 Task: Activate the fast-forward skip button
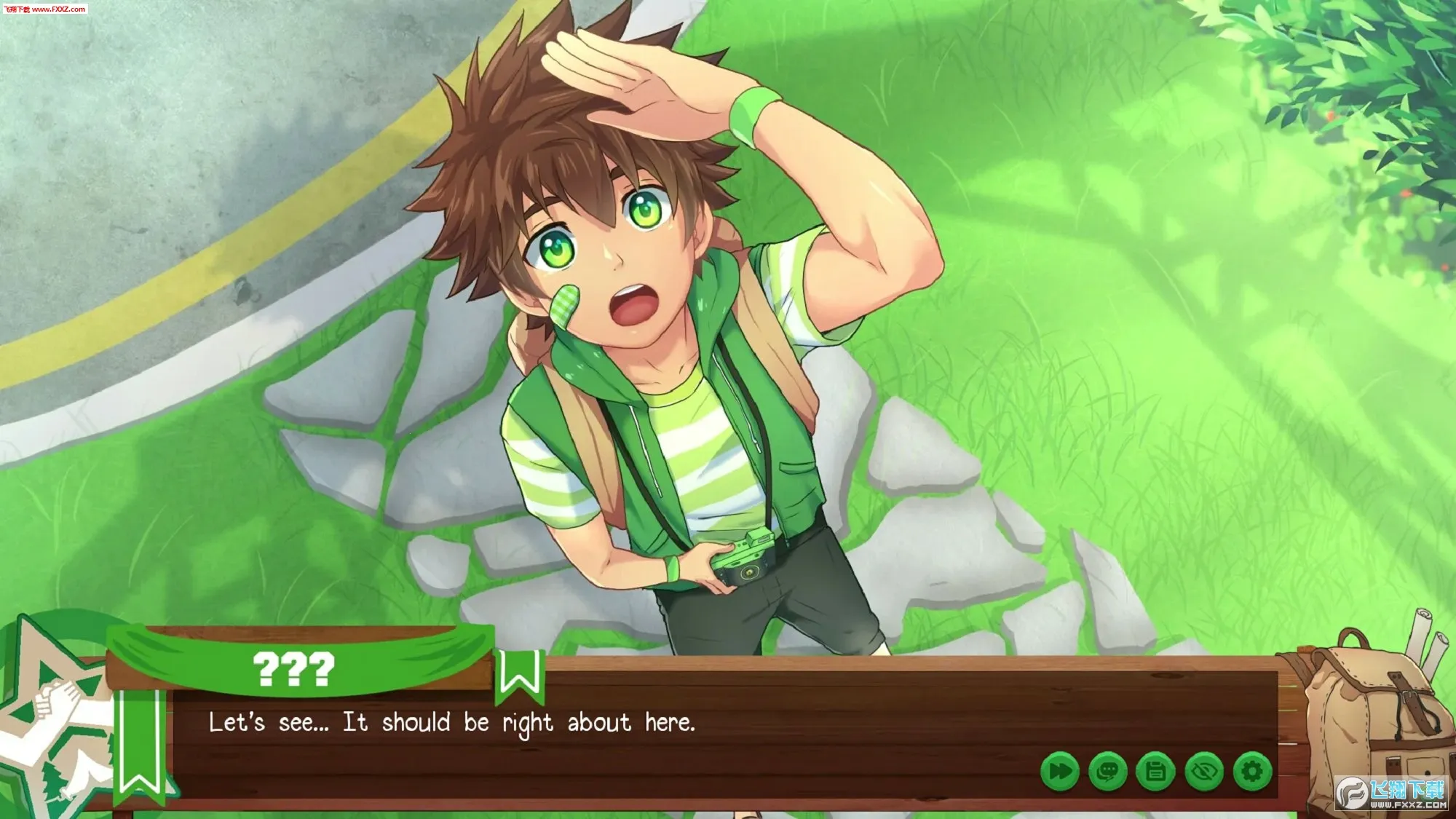pos(1060,771)
